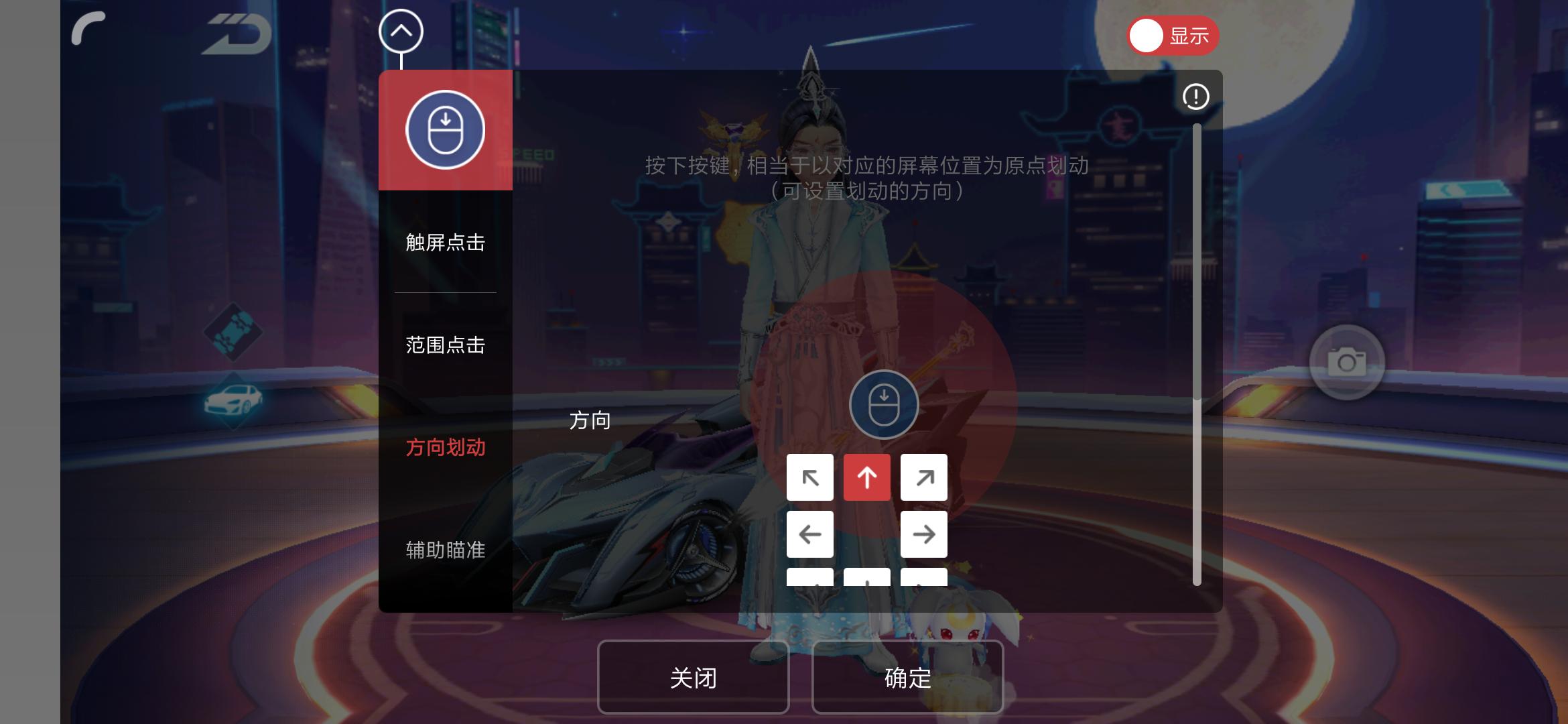Confirm settings with the 确定 button
Screen dimensions: 1568x724
point(907,678)
